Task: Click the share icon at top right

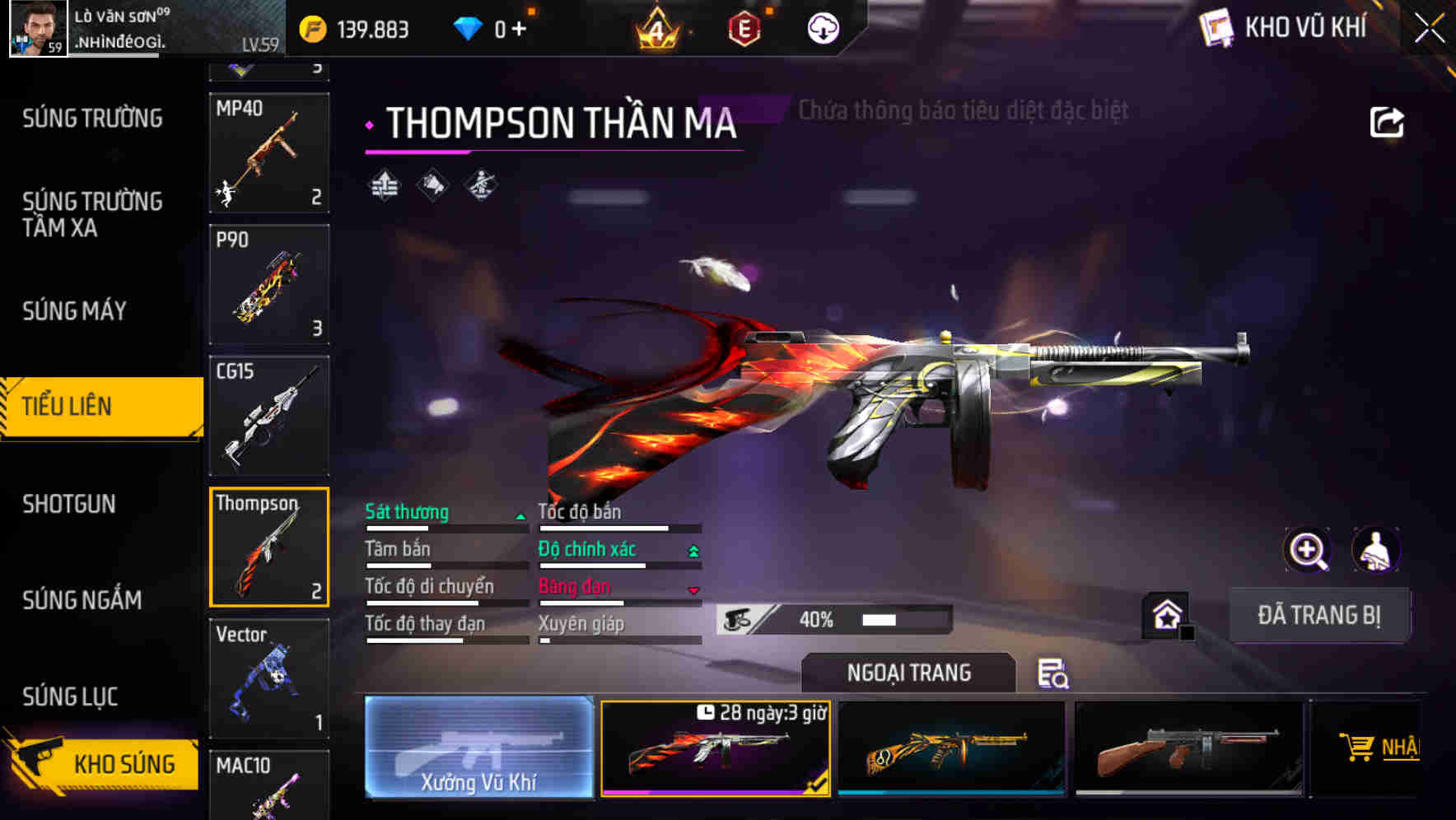Action: pyautogui.click(x=1388, y=122)
